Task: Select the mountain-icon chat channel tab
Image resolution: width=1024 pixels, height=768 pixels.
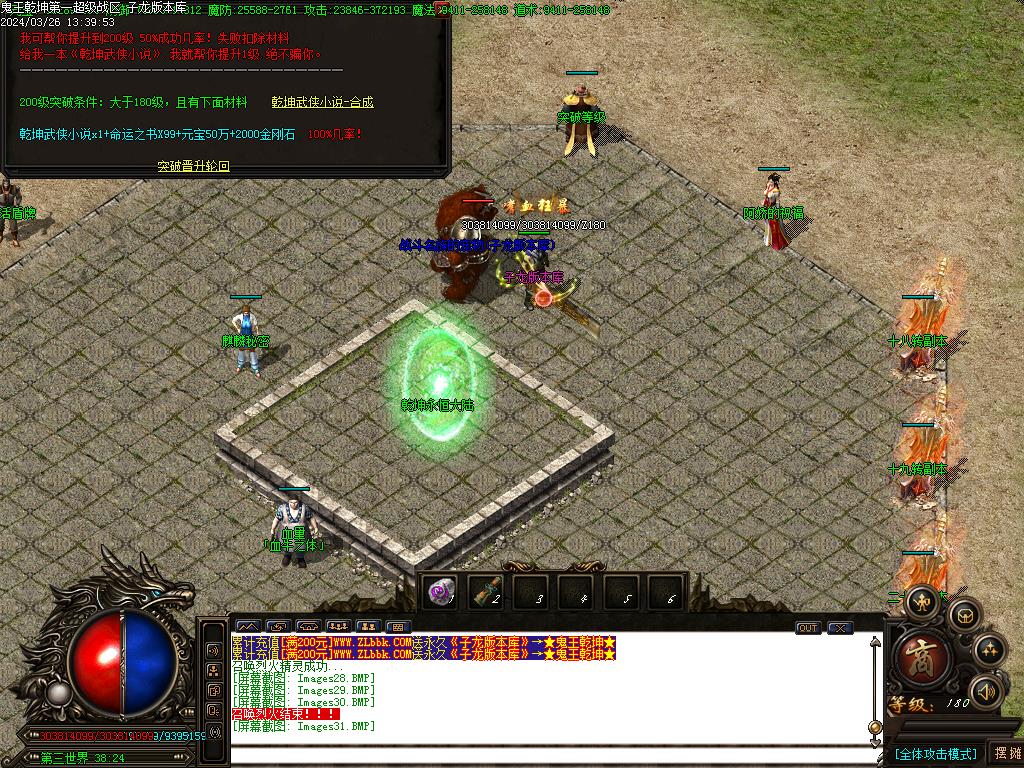Action: pyautogui.click(x=247, y=627)
